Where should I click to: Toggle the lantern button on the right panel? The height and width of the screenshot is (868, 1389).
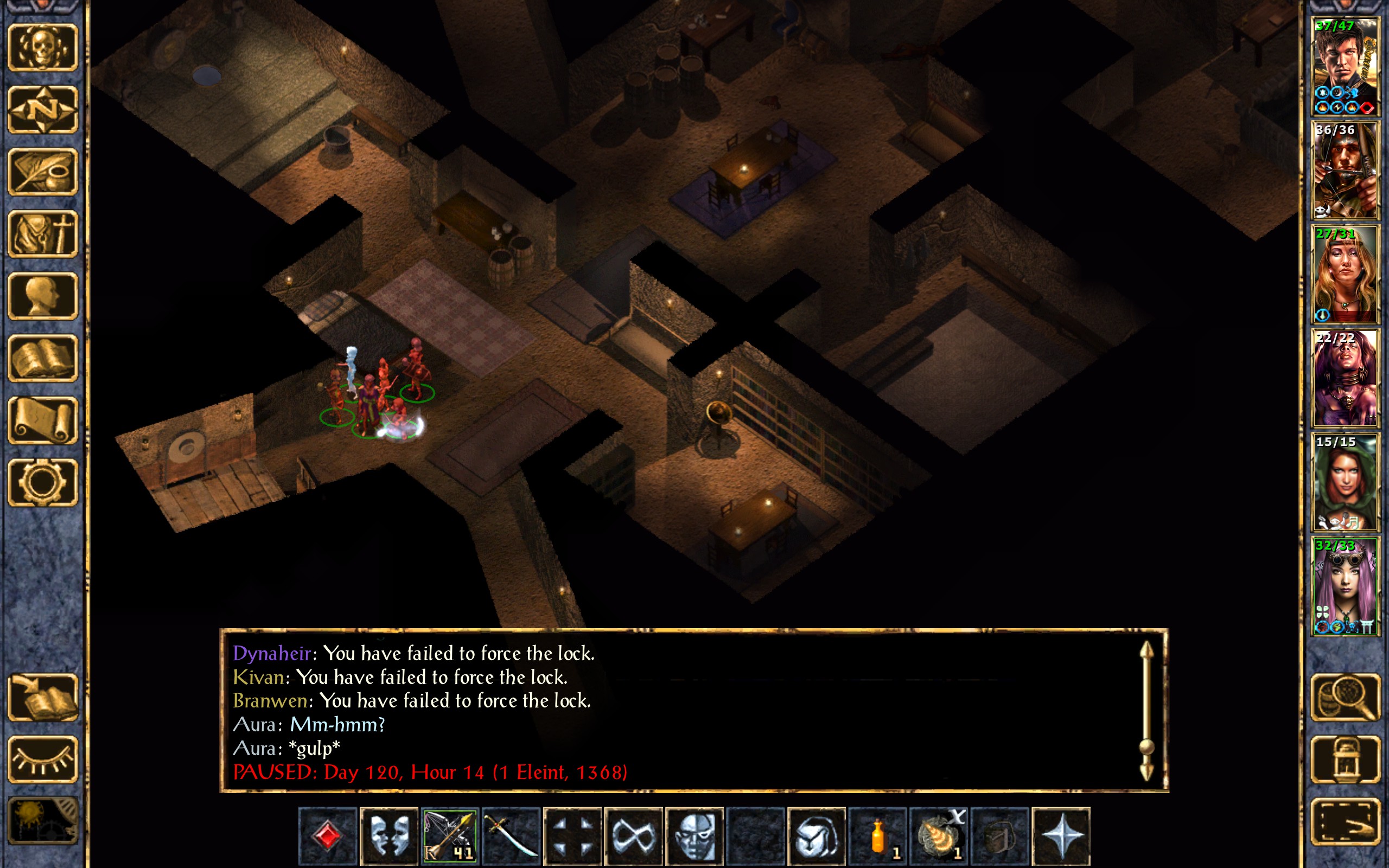point(1345,759)
